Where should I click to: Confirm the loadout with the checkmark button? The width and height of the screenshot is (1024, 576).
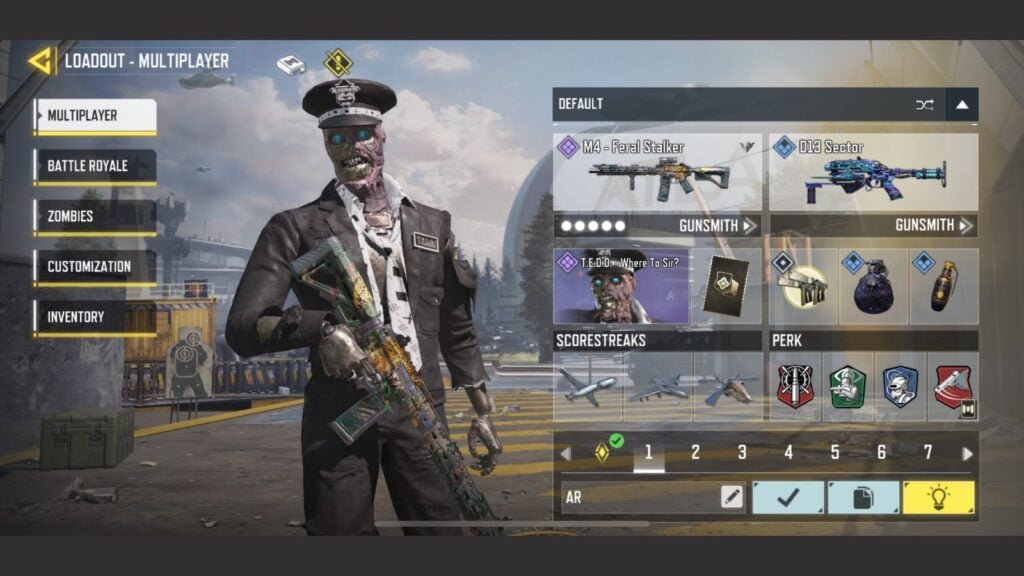coord(788,497)
